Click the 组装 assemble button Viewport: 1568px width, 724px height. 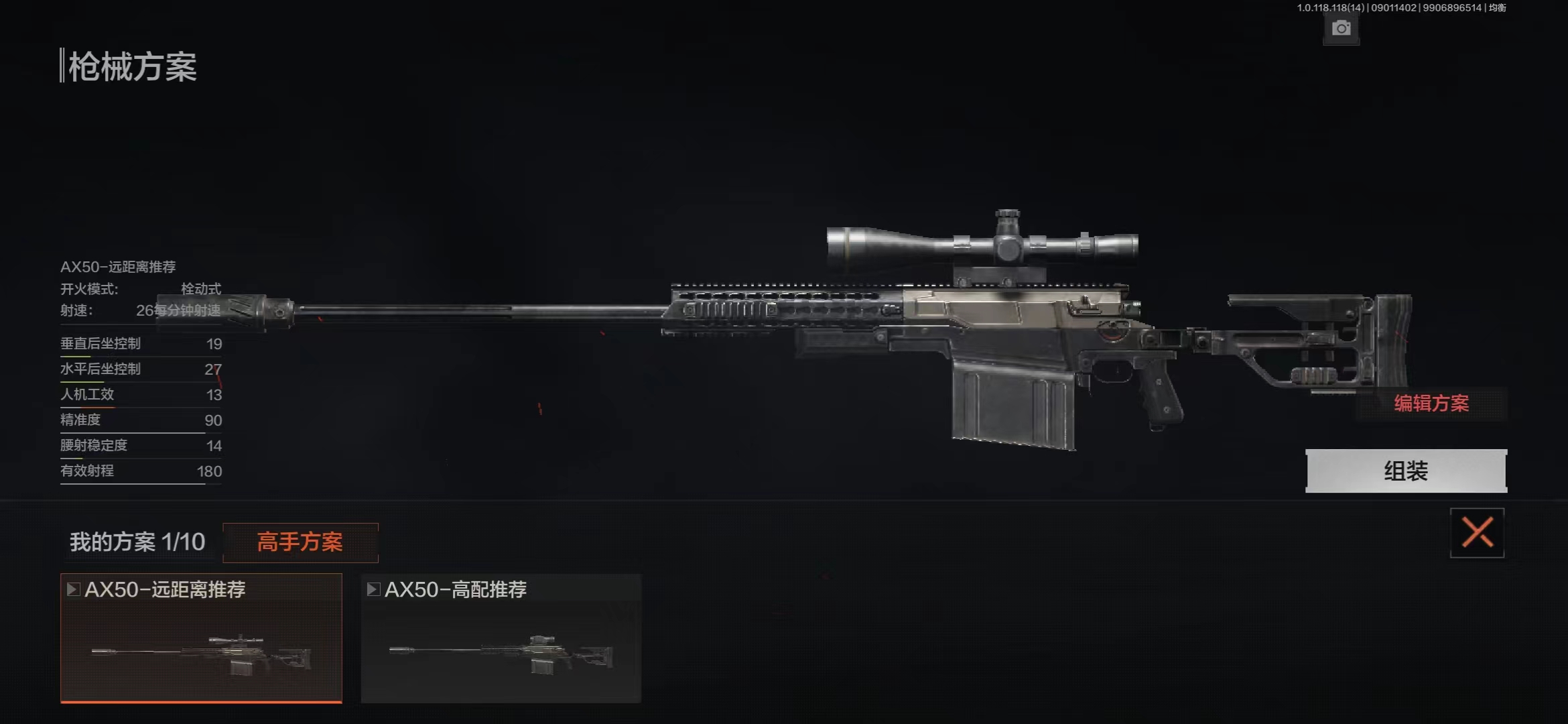[1406, 471]
